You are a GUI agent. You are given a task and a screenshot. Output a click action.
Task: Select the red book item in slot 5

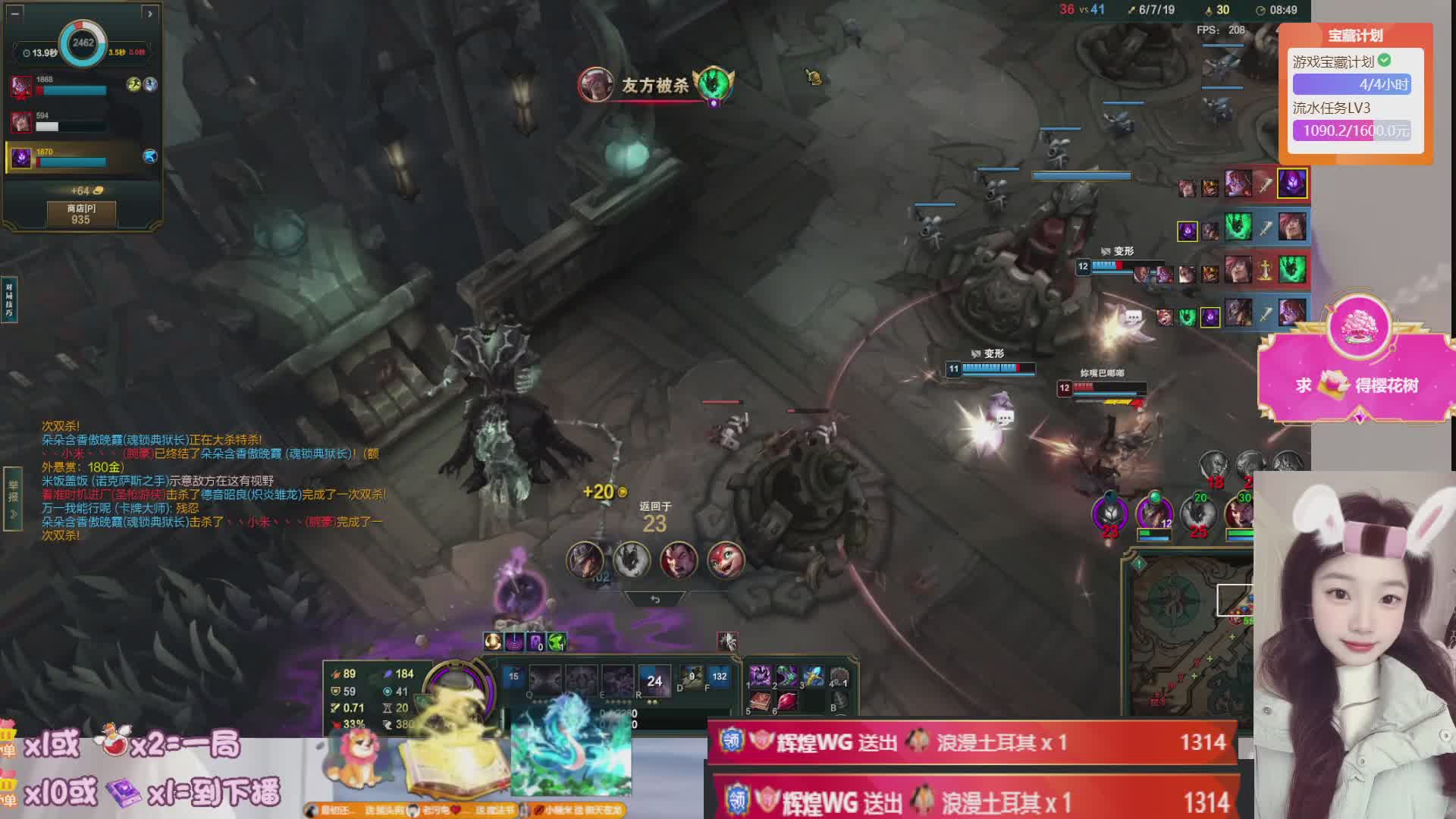760,701
